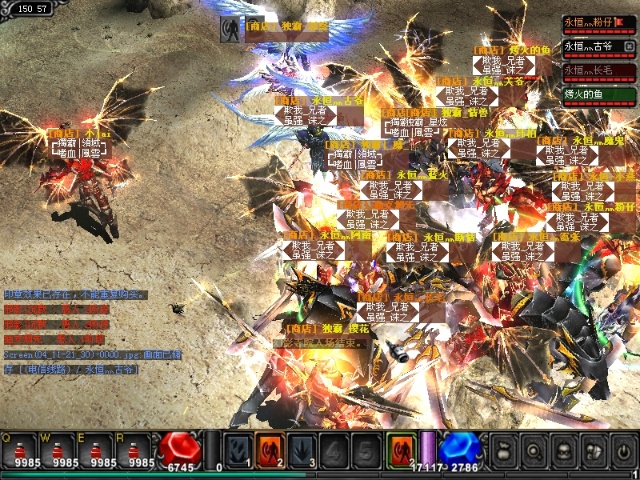Click the orange skill icon beside the mana orb
Viewport: 640px width, 480px height.
coord(399,449)
